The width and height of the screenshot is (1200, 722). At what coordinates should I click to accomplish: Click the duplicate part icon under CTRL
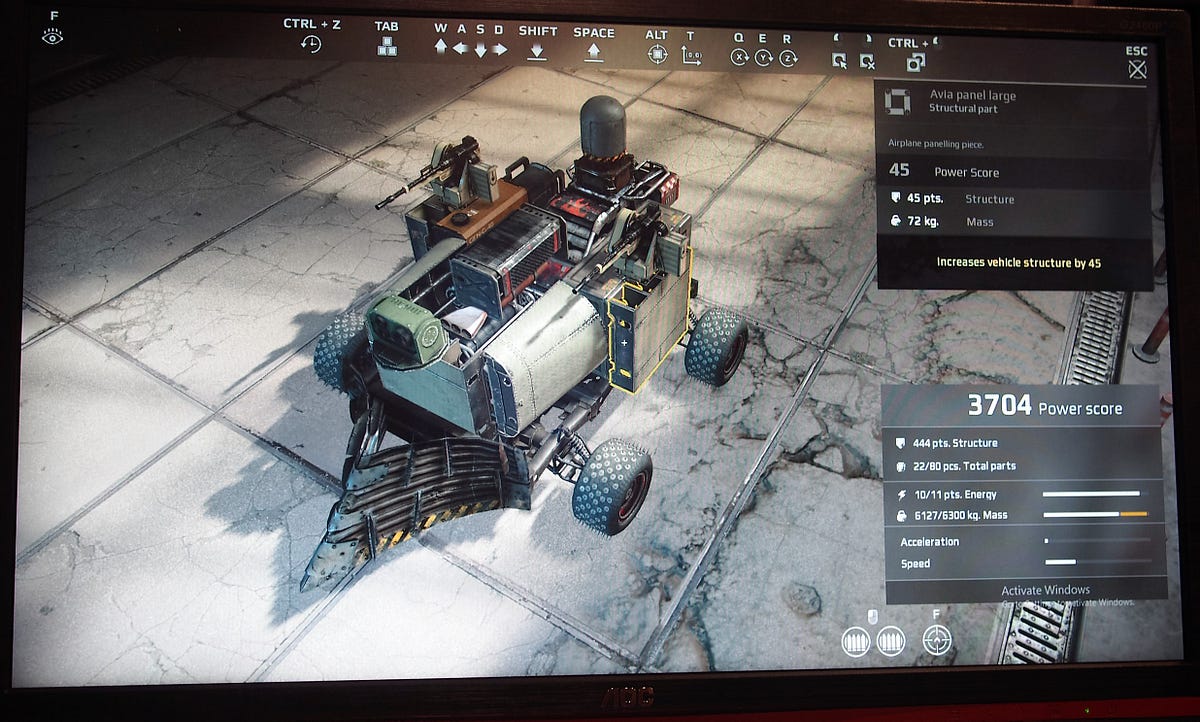[x=915, y=63]
